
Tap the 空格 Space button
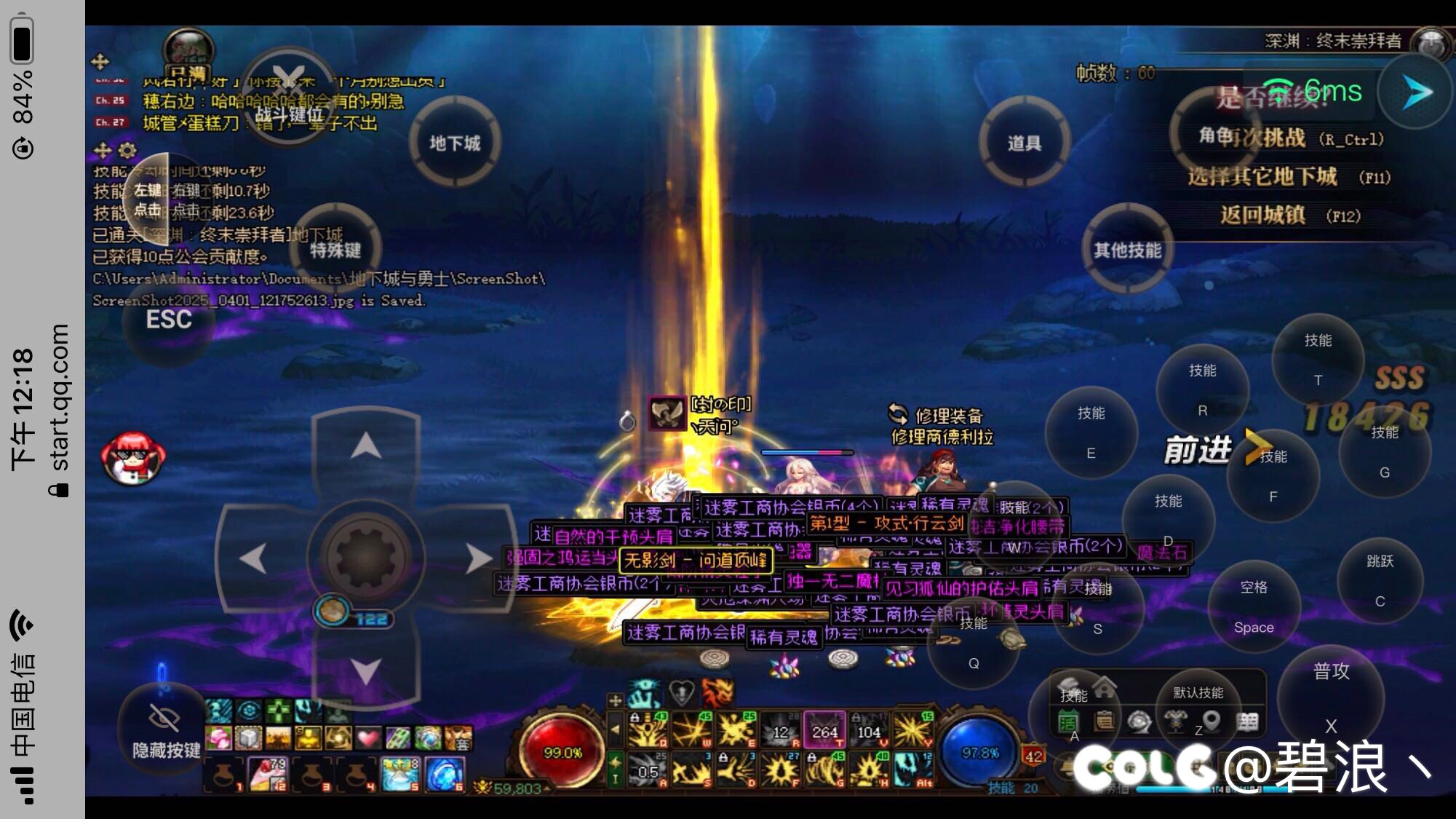[x=1254, y=607]
